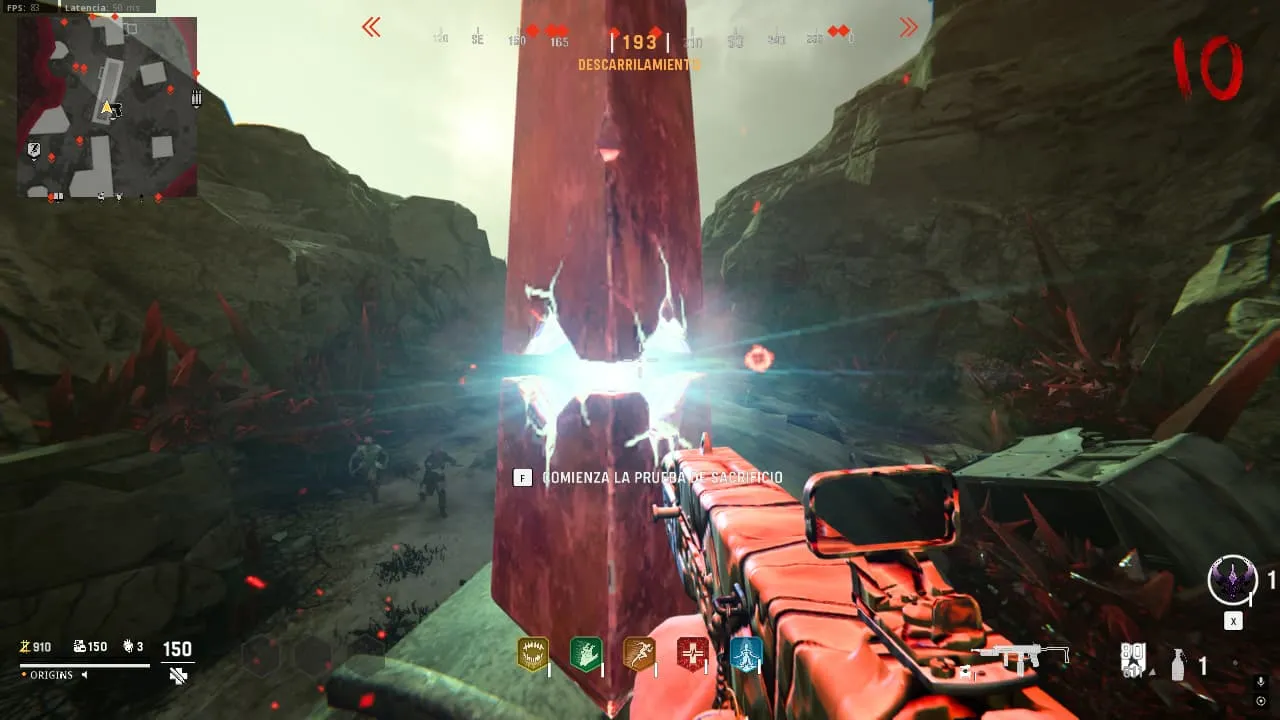Click the right compass chevron arrows

tap(909, 28)
